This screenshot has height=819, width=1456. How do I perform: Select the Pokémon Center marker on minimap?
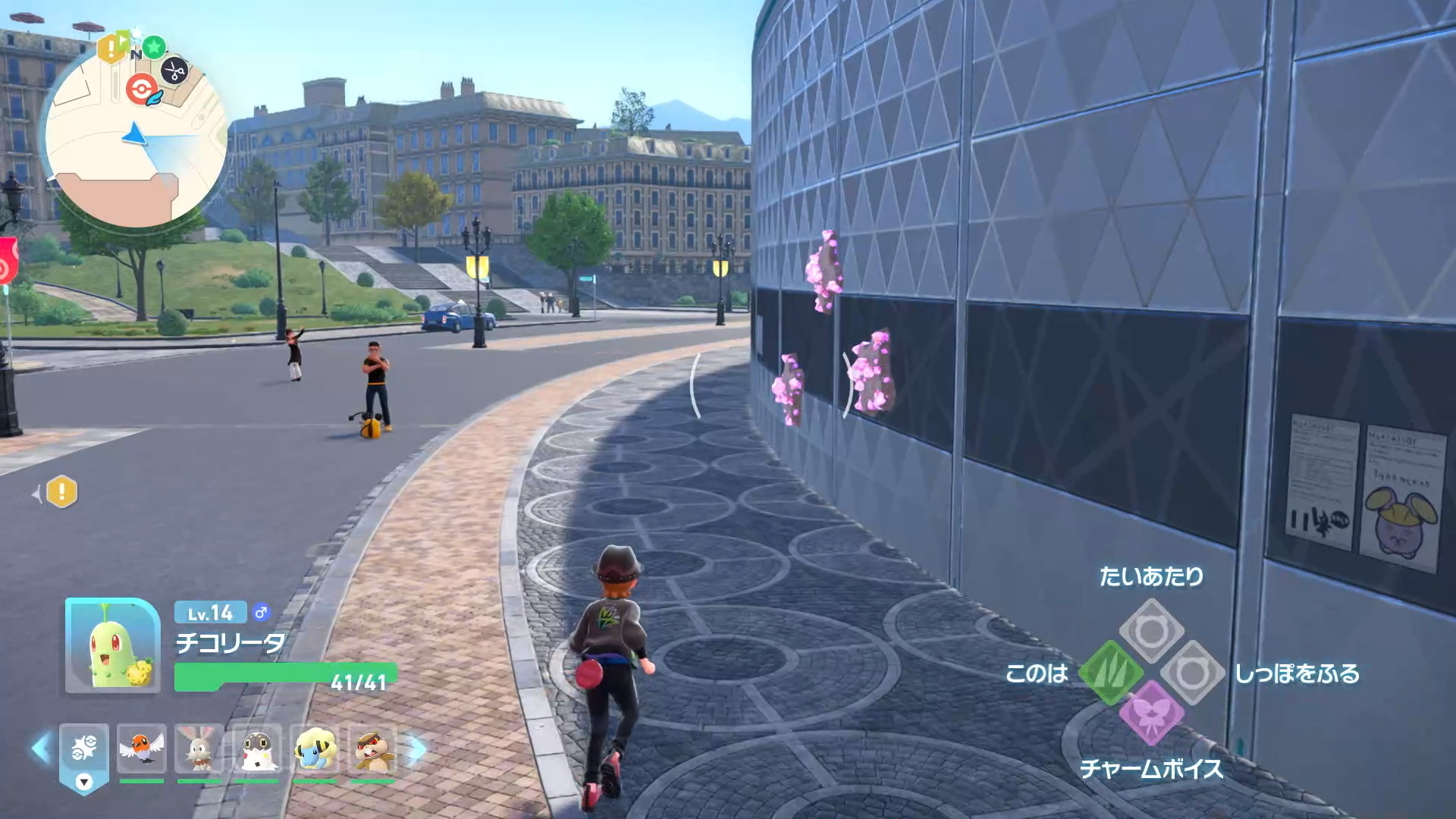point(141,89)
